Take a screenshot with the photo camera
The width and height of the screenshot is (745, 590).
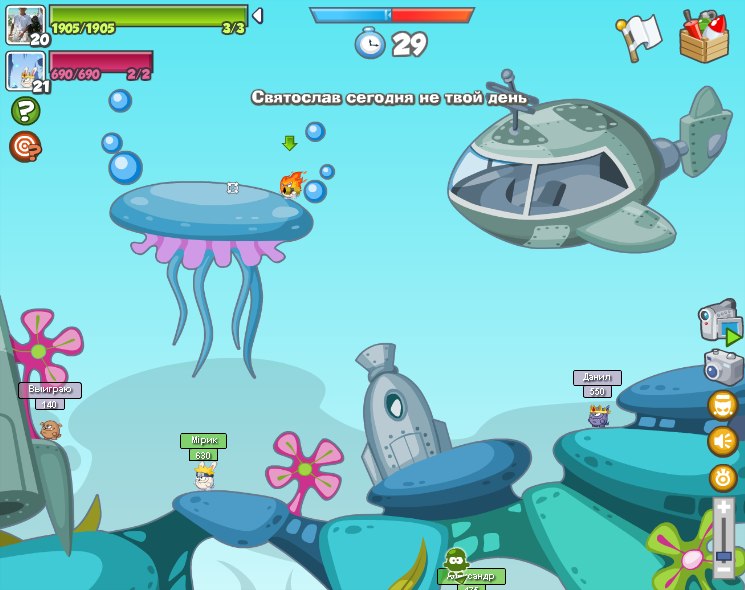pyautogui.click(x=723, y=367)
